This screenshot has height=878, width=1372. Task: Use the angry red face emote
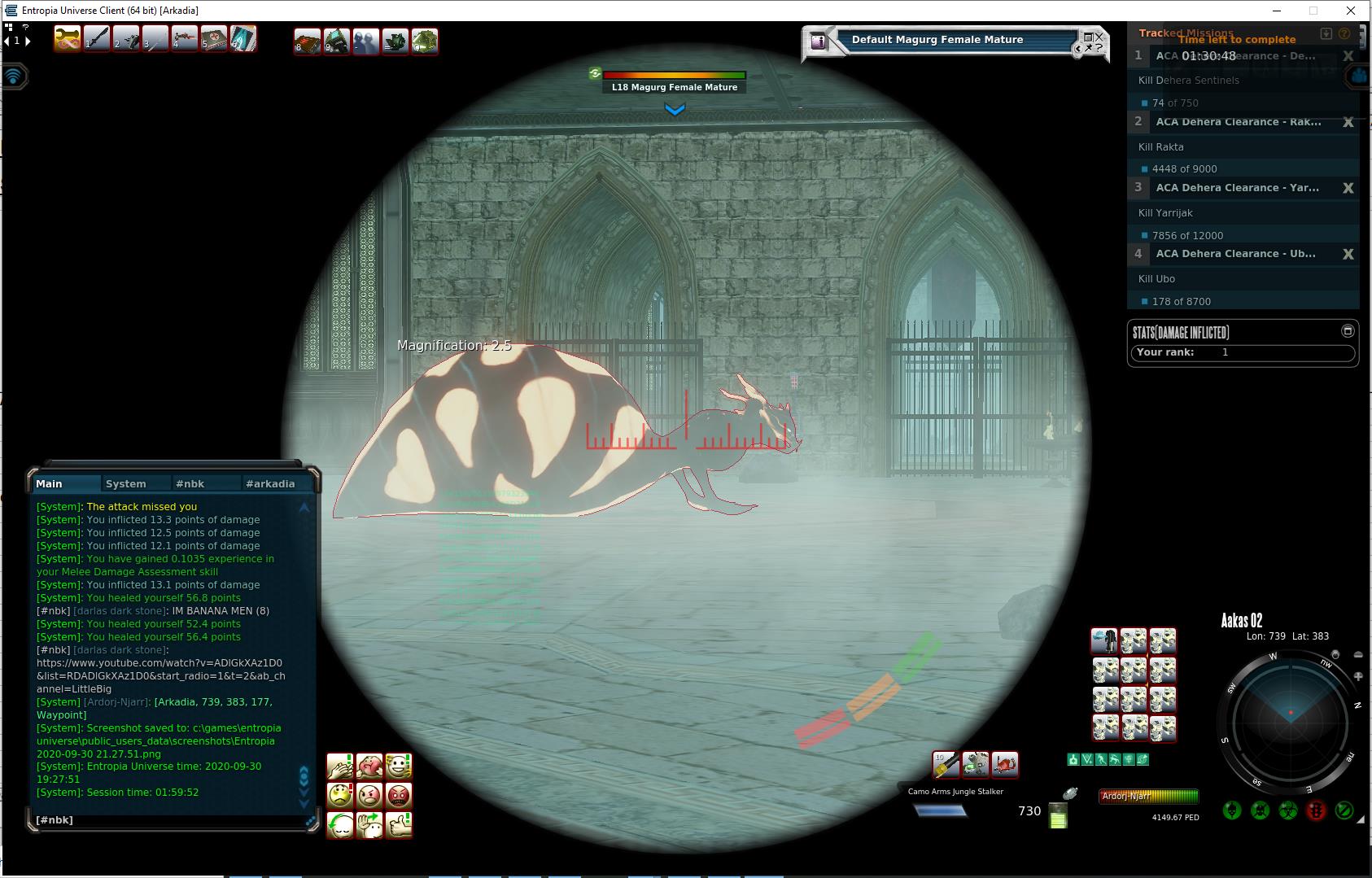pyautogui.click(x=399, y=795)
